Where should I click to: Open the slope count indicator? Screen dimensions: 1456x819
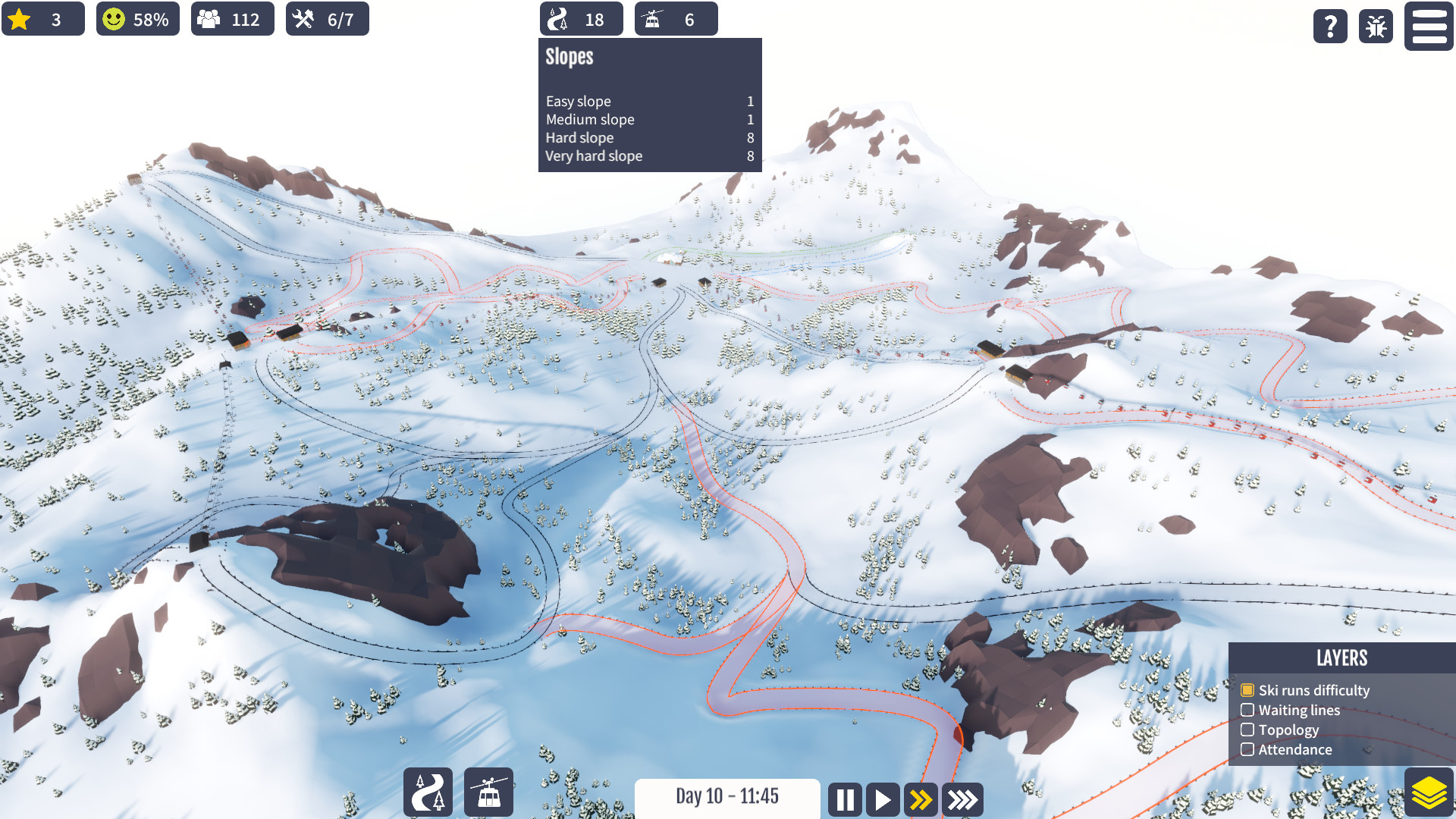pos(580,19)
